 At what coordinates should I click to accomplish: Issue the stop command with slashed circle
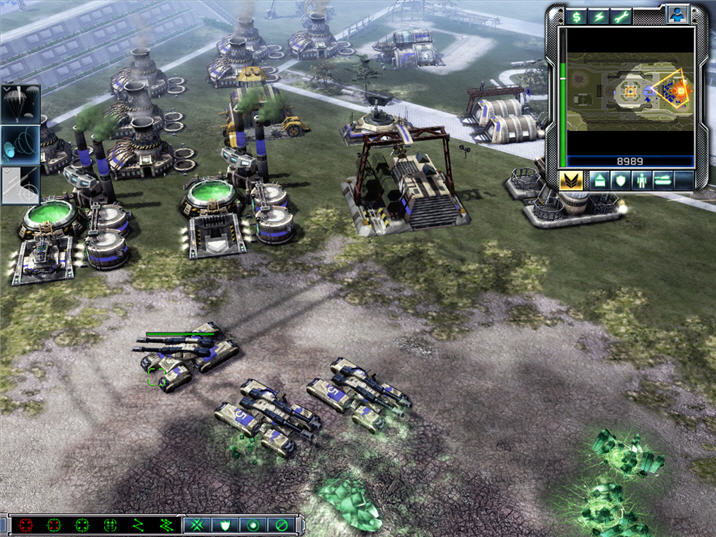pos(281,525)
